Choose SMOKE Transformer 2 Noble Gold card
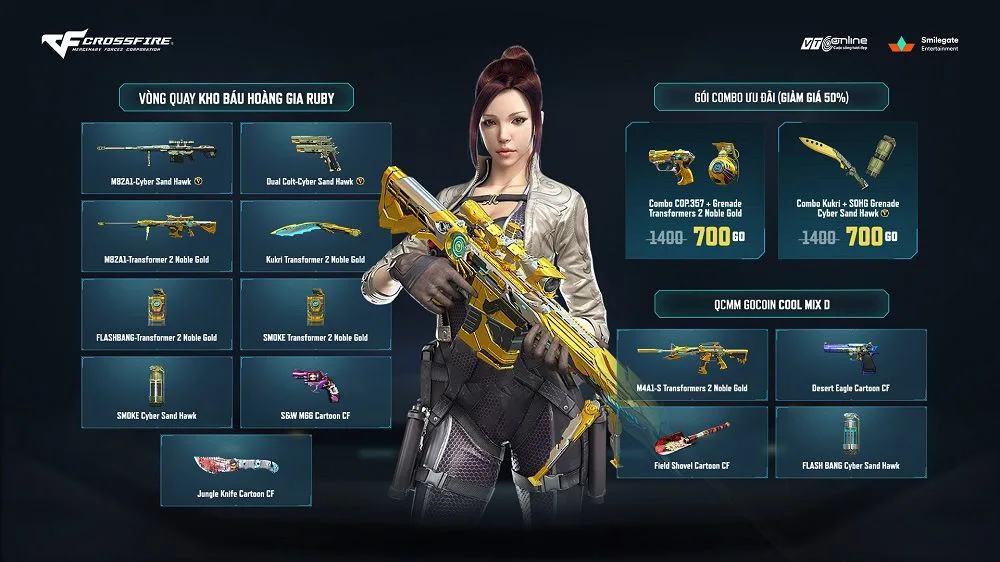This screenshot has height=562, width=1000. [316, 314]
